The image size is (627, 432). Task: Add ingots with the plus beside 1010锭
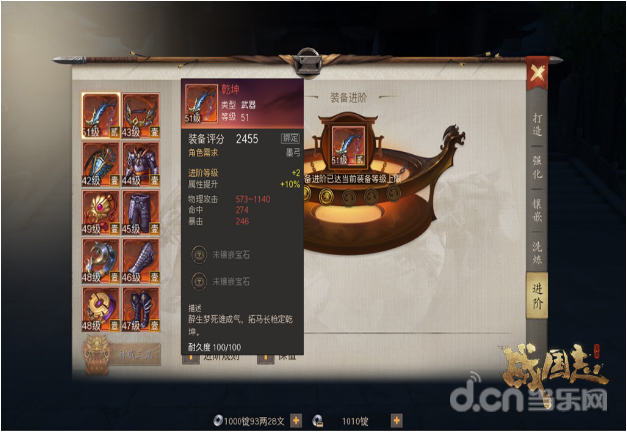point(396,421)
